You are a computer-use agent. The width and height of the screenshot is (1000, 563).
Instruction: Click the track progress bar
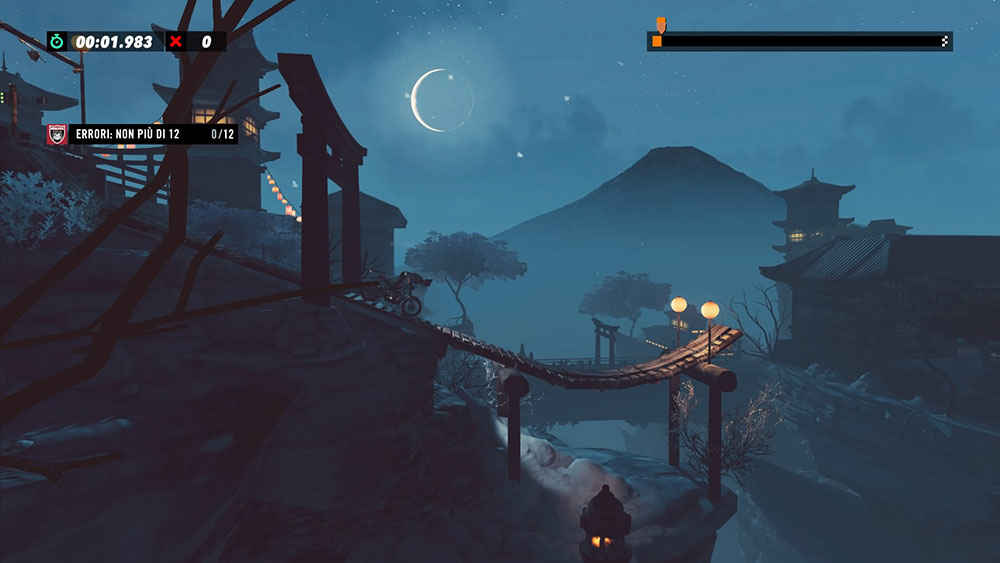[x=799, y=41]
